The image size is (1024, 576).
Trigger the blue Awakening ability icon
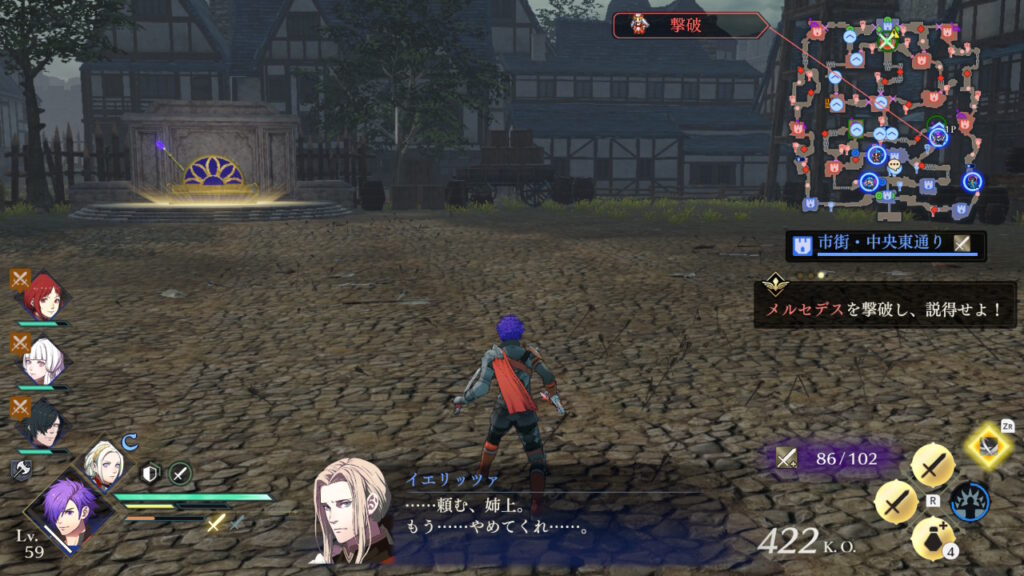pyautogui.click(x=969, y=502)
